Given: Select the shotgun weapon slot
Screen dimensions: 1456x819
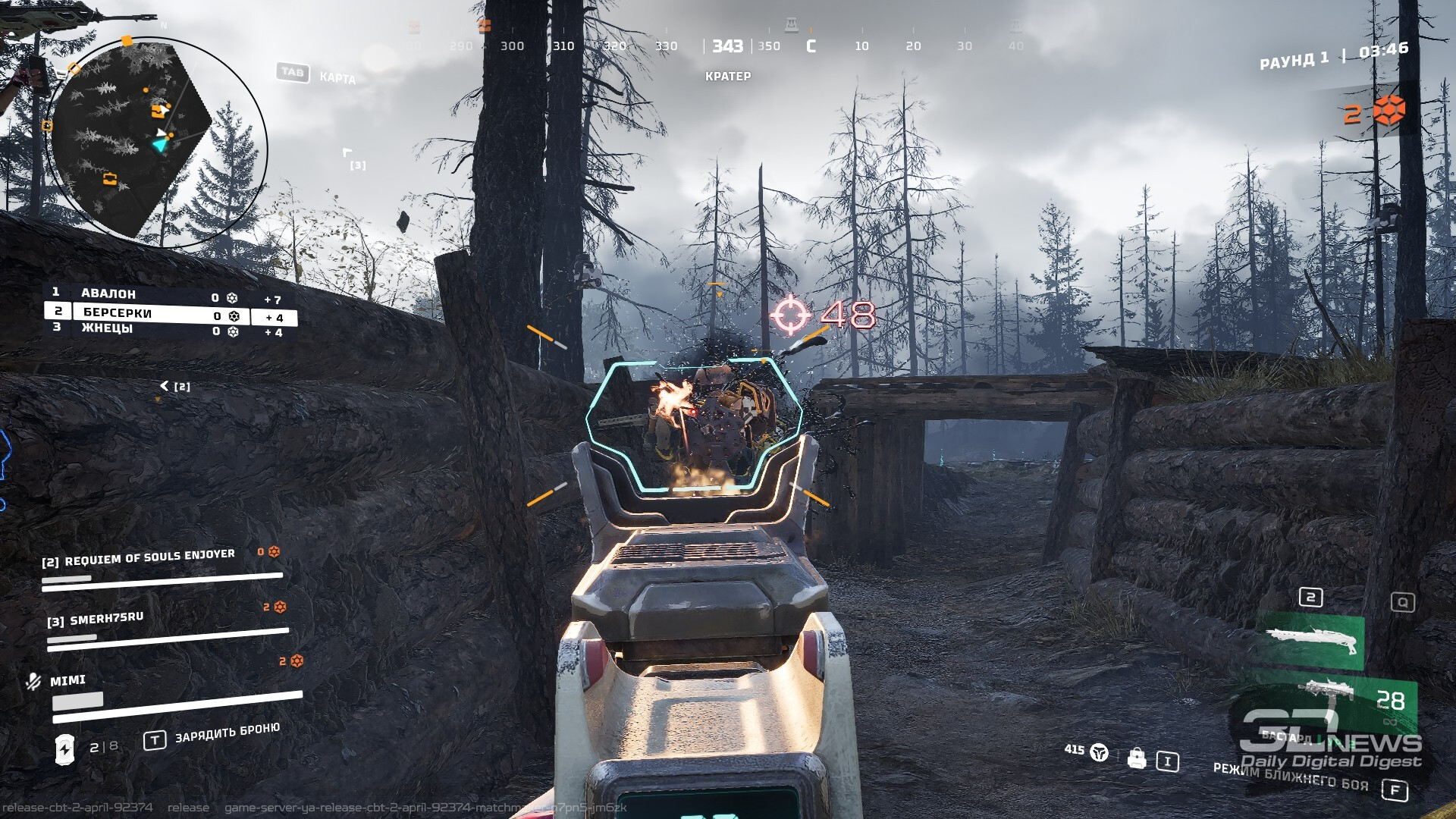Looking at the screenshot, I should pyautogui.click(x=1310, y=642).
